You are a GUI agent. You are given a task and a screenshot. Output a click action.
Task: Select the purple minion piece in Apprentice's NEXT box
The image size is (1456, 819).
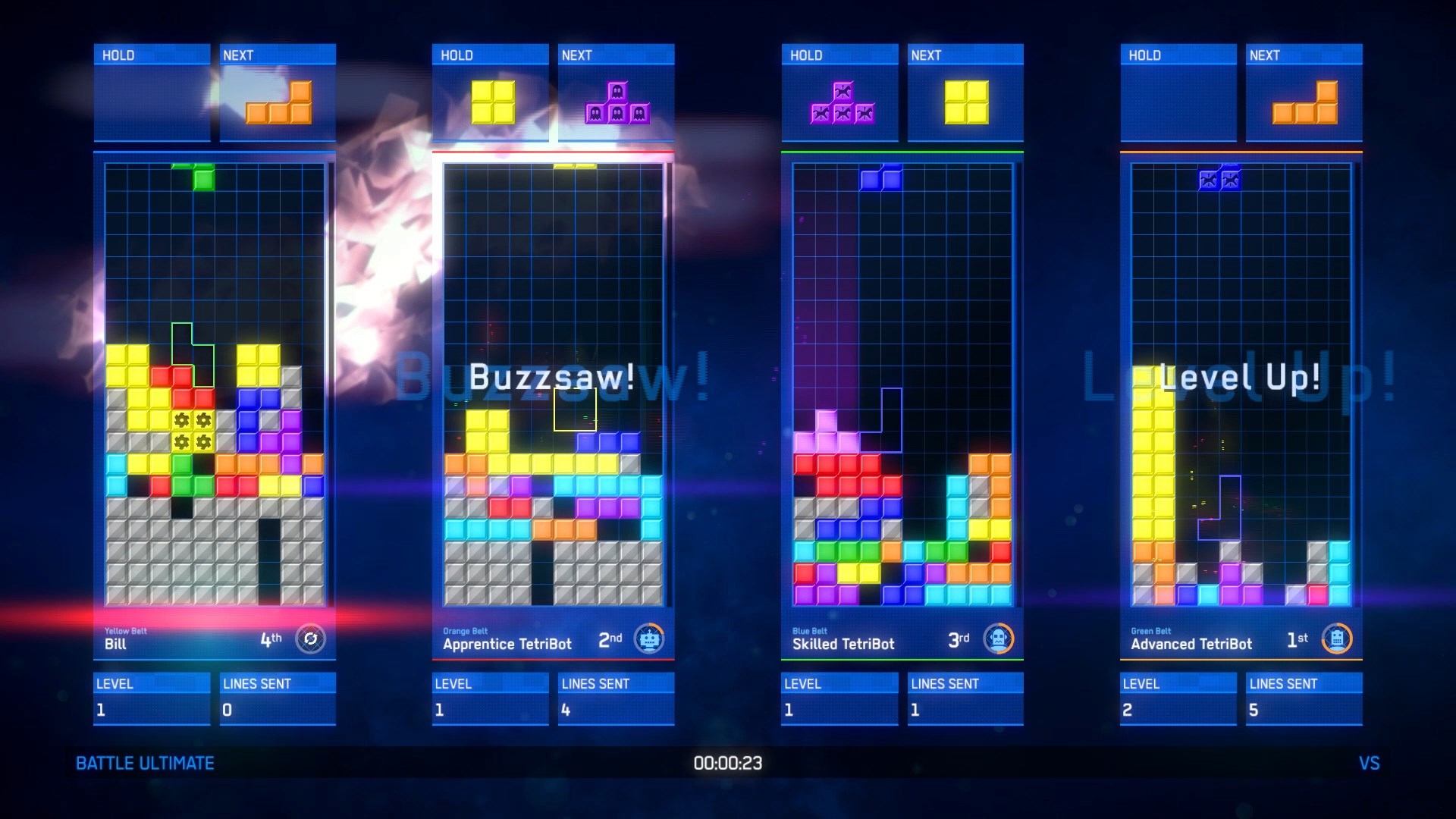pos(616,102)
